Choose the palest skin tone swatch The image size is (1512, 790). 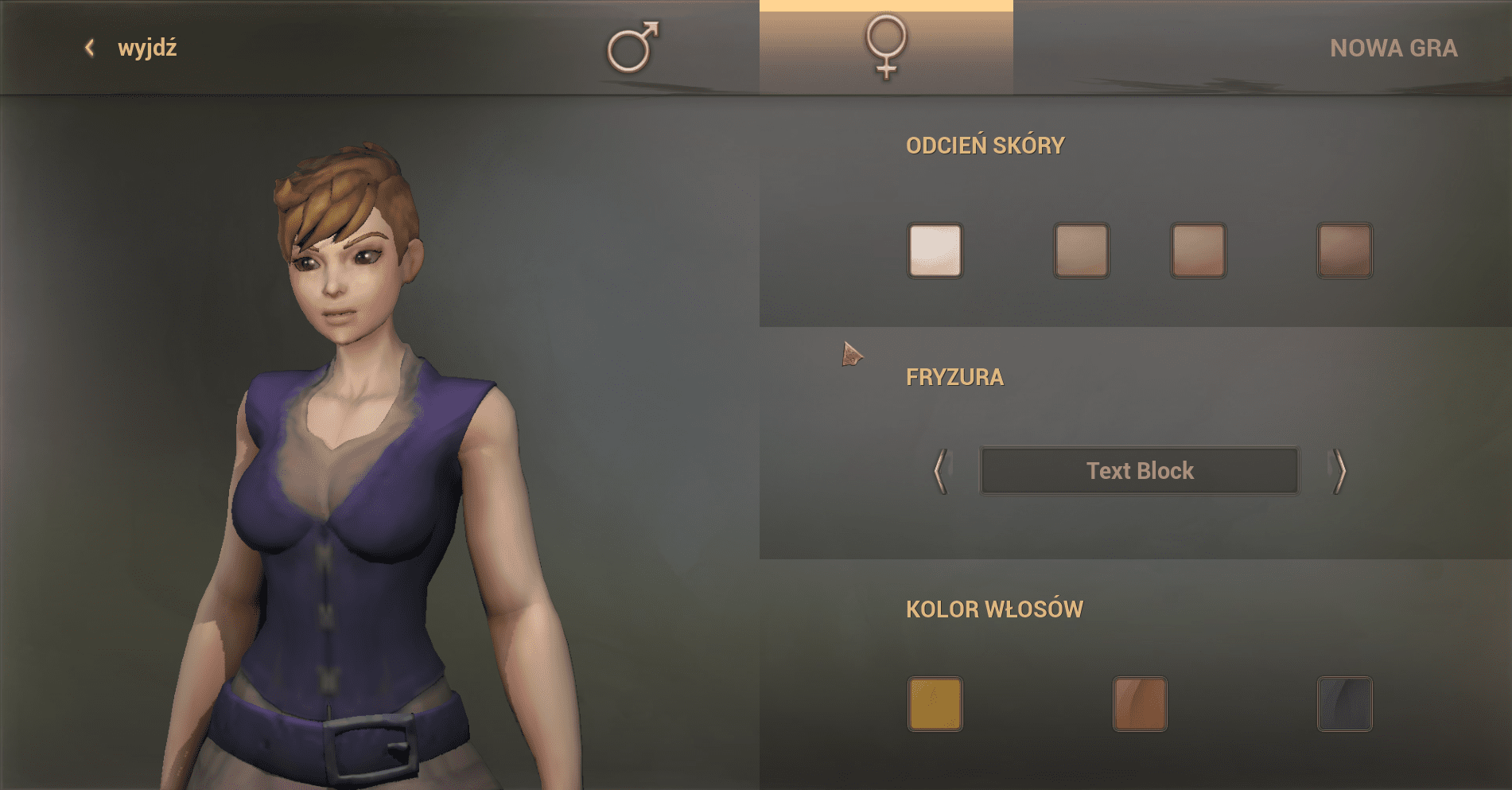click(935, 251)
